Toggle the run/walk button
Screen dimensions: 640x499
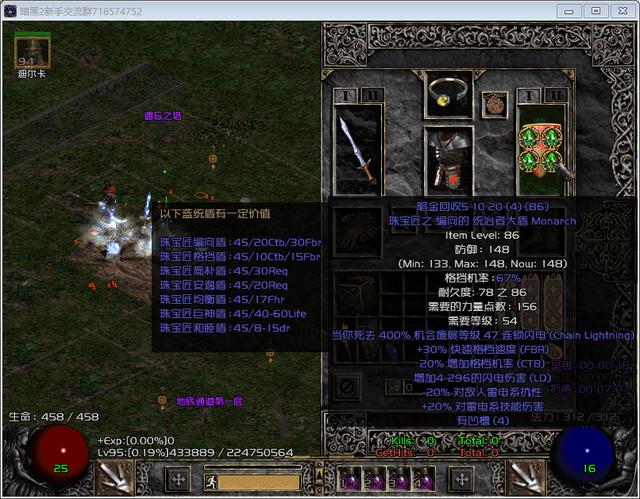pyautogui.click(x=213, y=481)
